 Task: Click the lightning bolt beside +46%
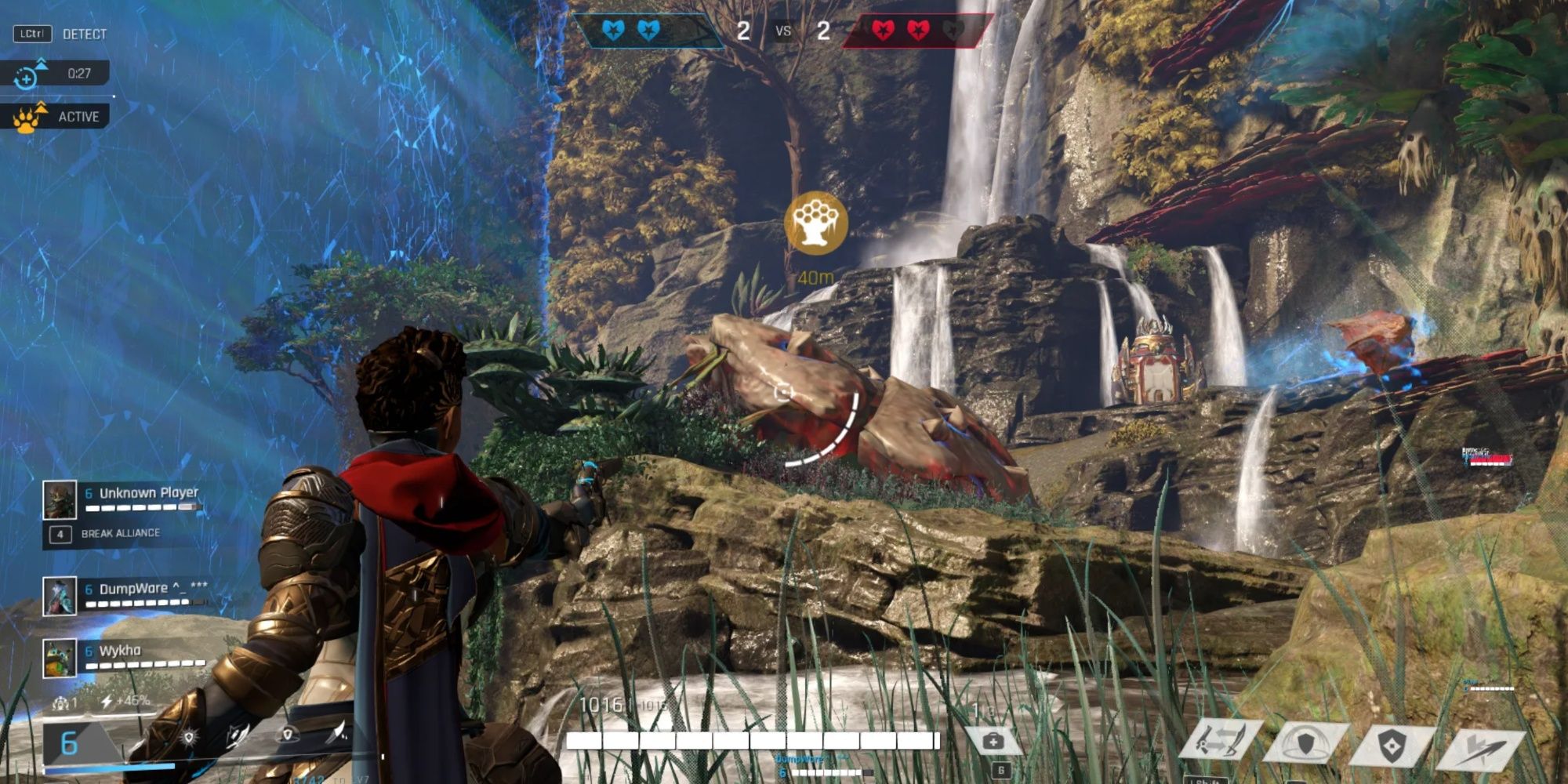107,700
